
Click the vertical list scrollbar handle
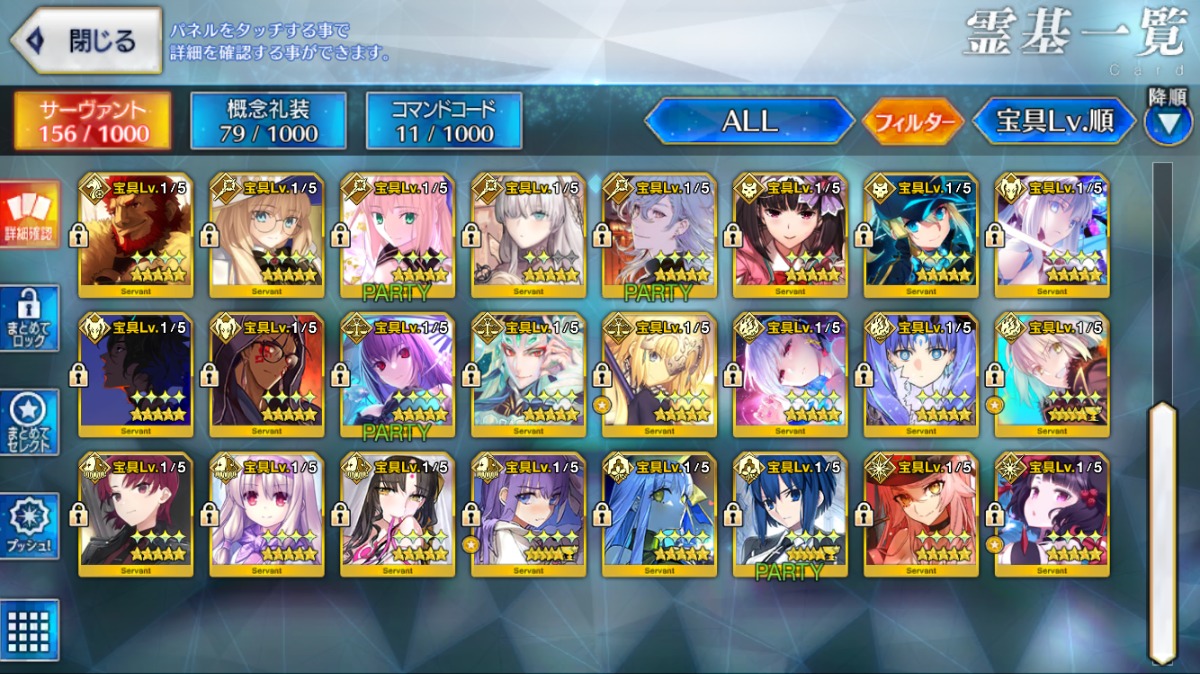coord(1162,530)
